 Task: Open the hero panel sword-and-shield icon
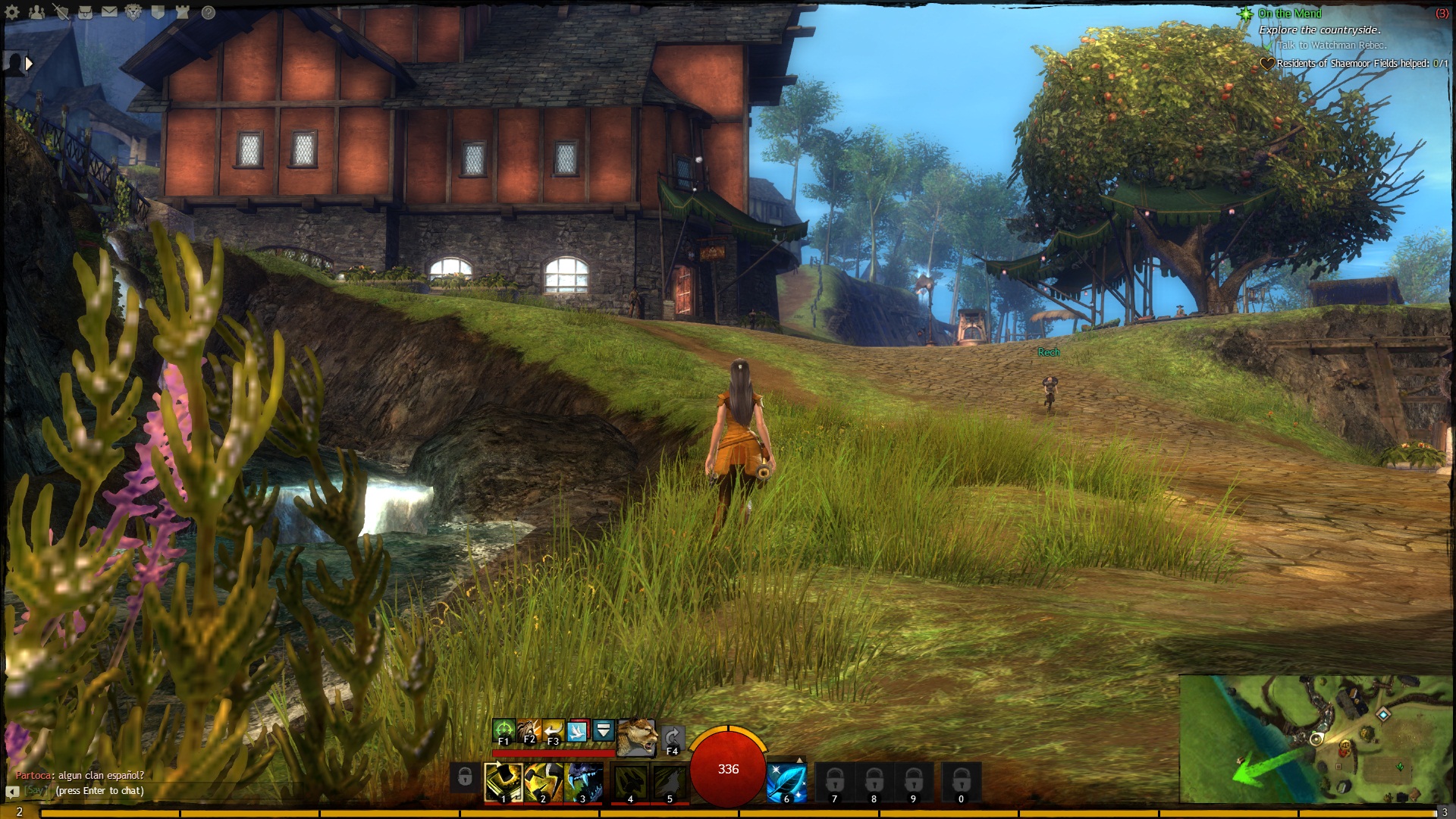(61, 12)
